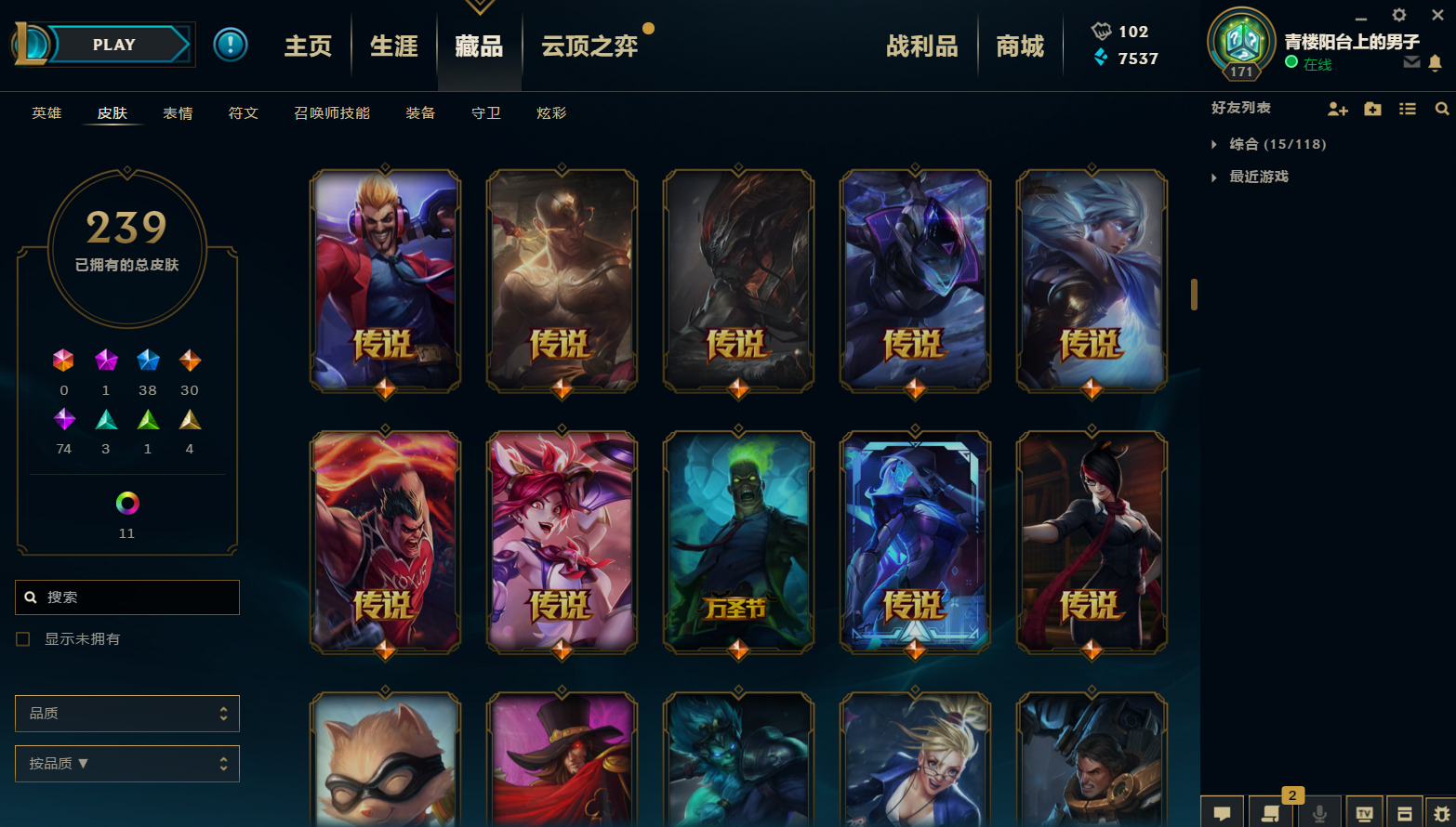Open the add friend icon
This screenshot has width=1456, height=827.
tap(1337, 109)
